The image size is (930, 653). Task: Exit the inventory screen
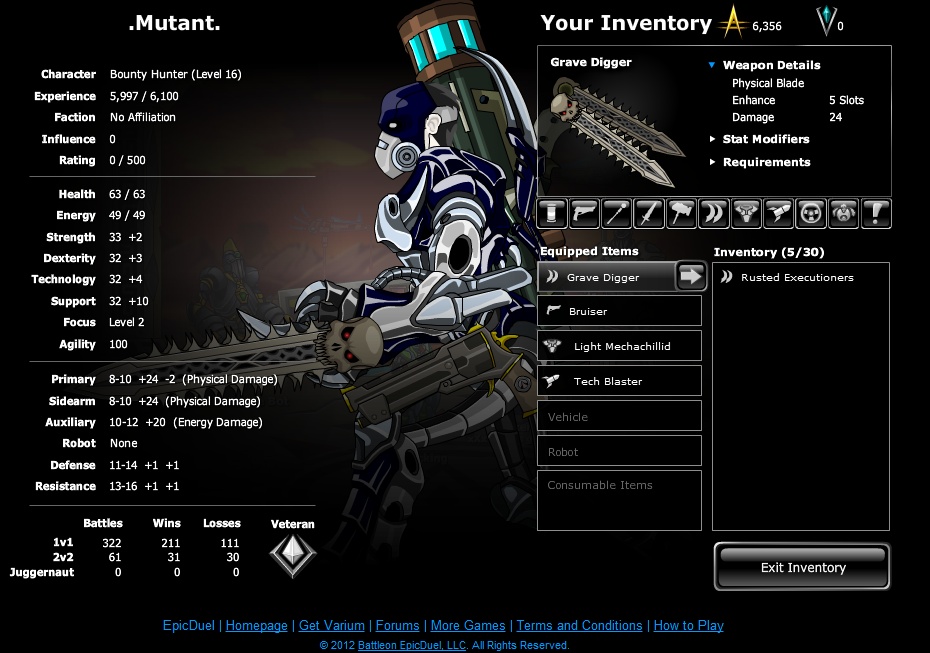pos(802,567)
